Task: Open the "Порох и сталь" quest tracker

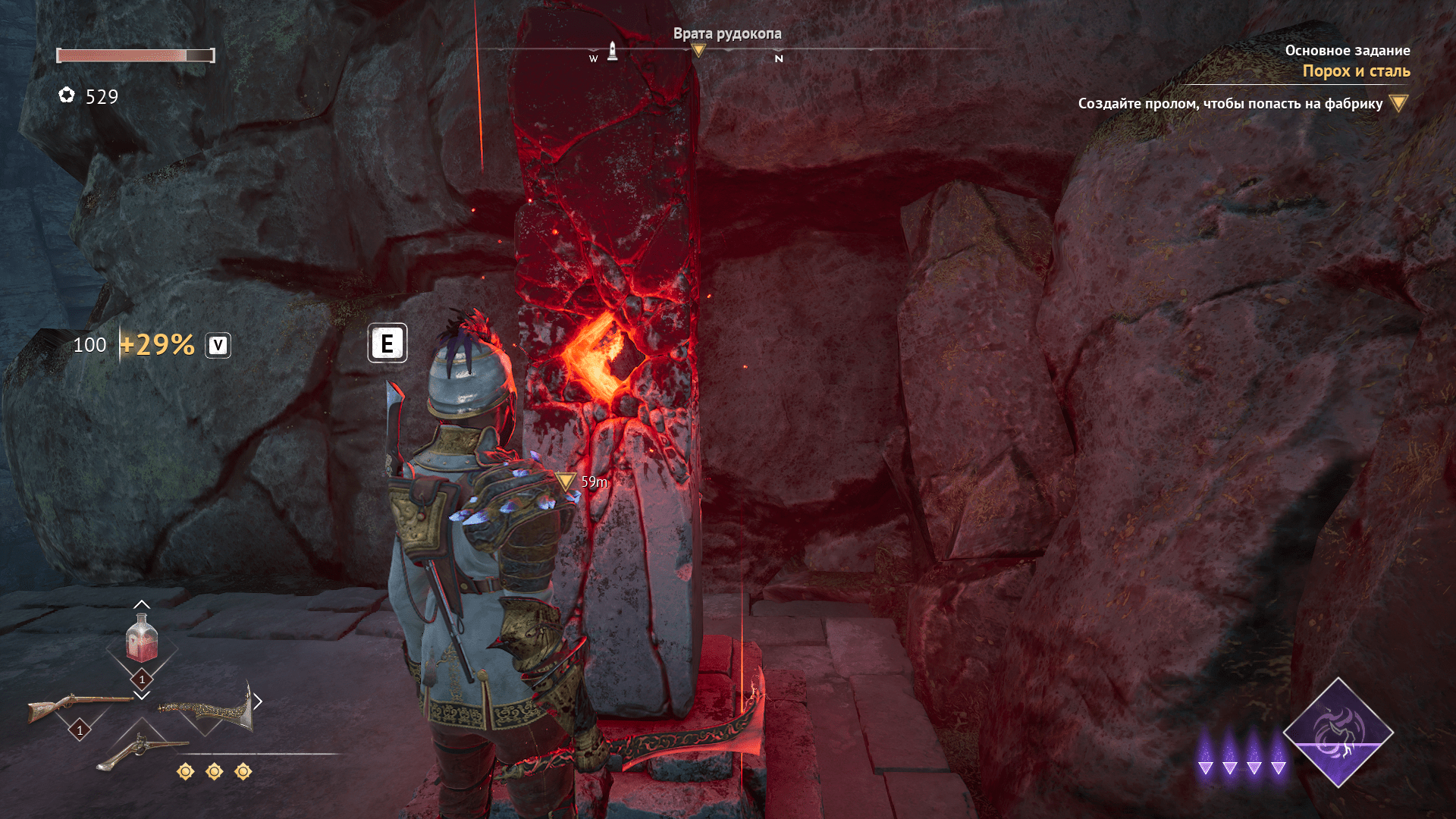Action: (1356, 71)
